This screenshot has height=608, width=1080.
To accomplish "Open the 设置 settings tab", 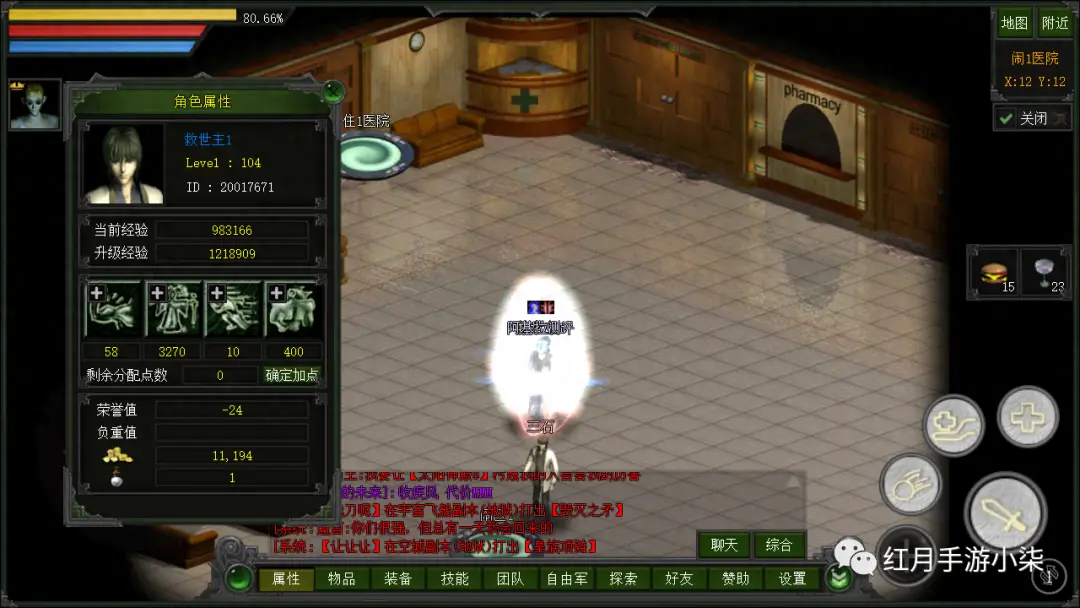I will (792, 579).
